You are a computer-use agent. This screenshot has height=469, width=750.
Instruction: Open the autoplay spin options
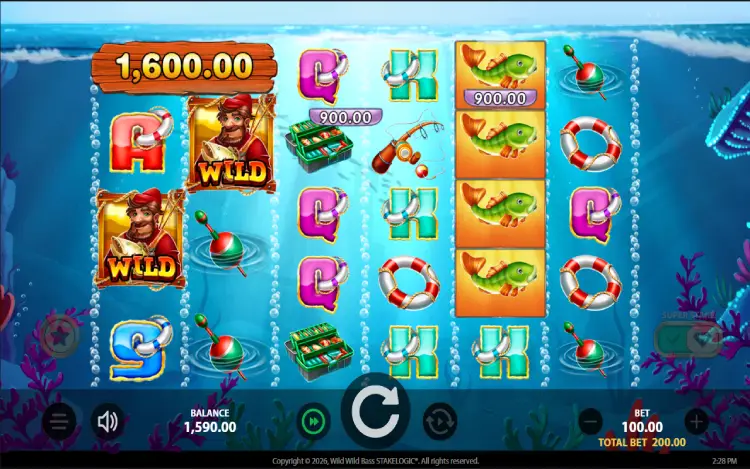439,420
